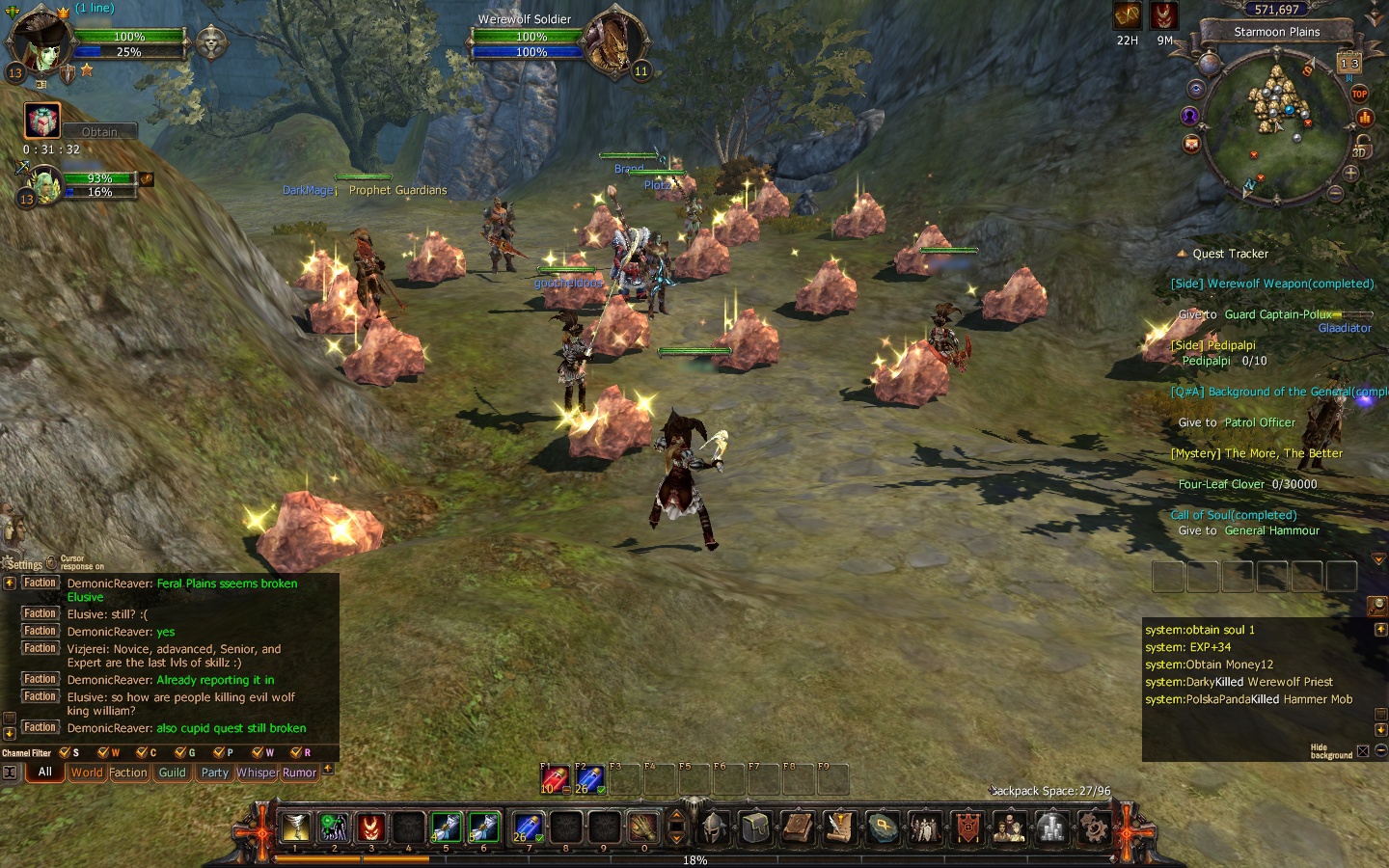Image resolution: width=1389 pixels, height=868 pixels.
Task: Zoom in the minimap with plus button
Action: point(1350,174)
